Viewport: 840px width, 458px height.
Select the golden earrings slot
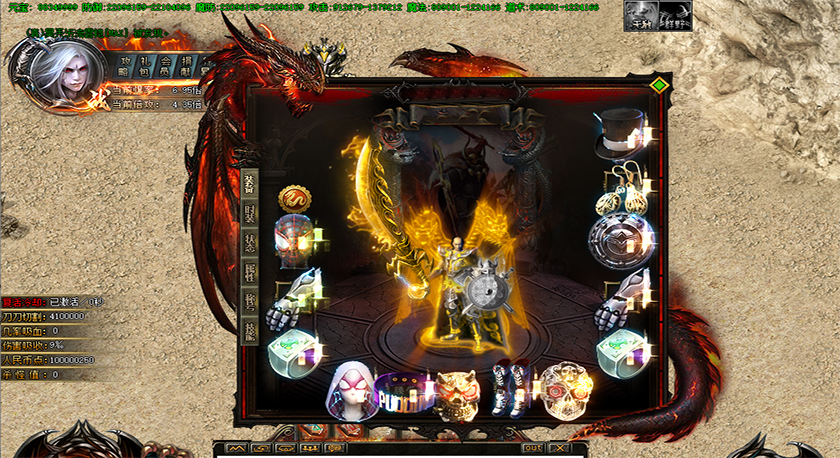click(621, 189)
